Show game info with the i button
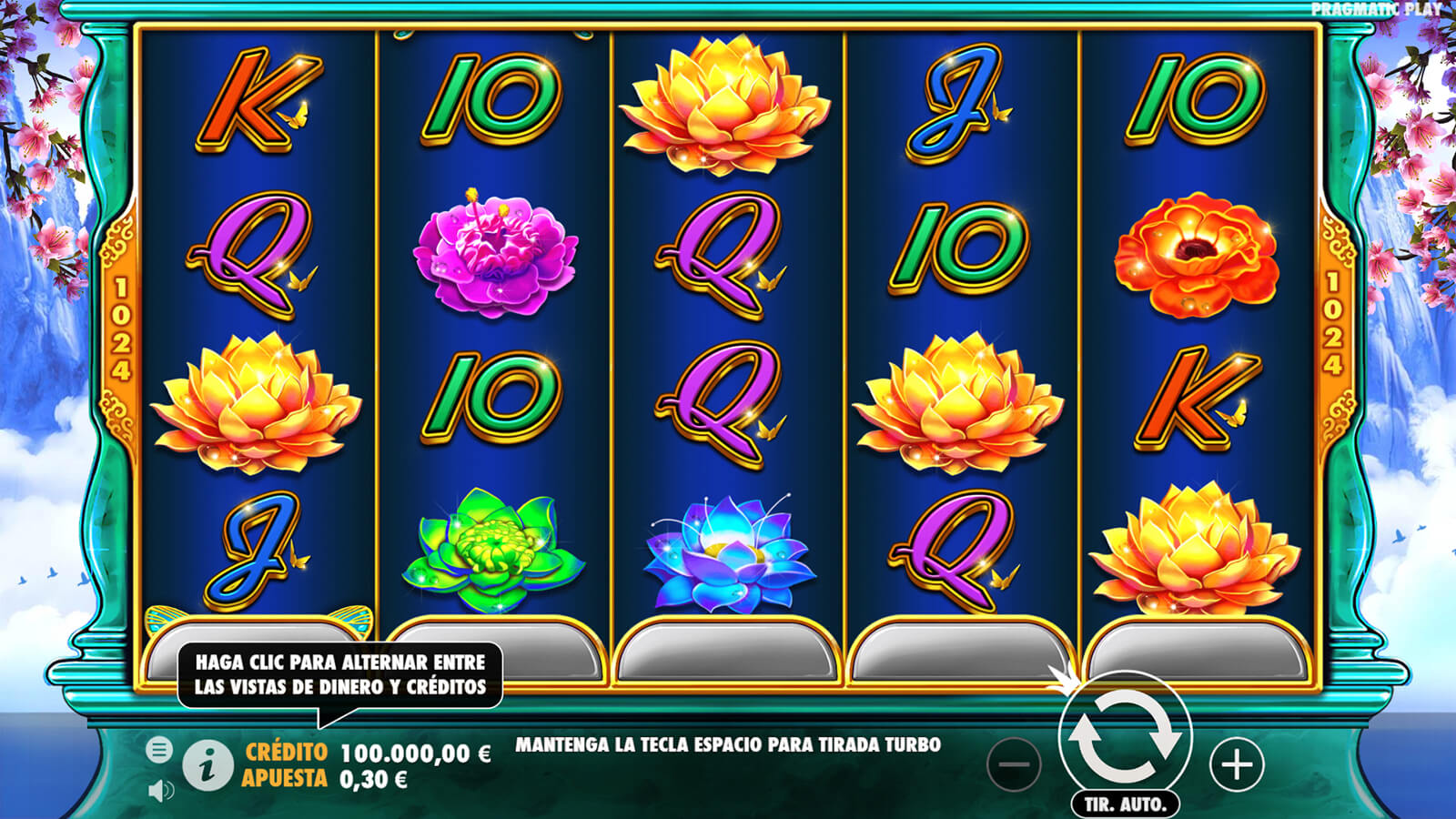 point(207,765)
